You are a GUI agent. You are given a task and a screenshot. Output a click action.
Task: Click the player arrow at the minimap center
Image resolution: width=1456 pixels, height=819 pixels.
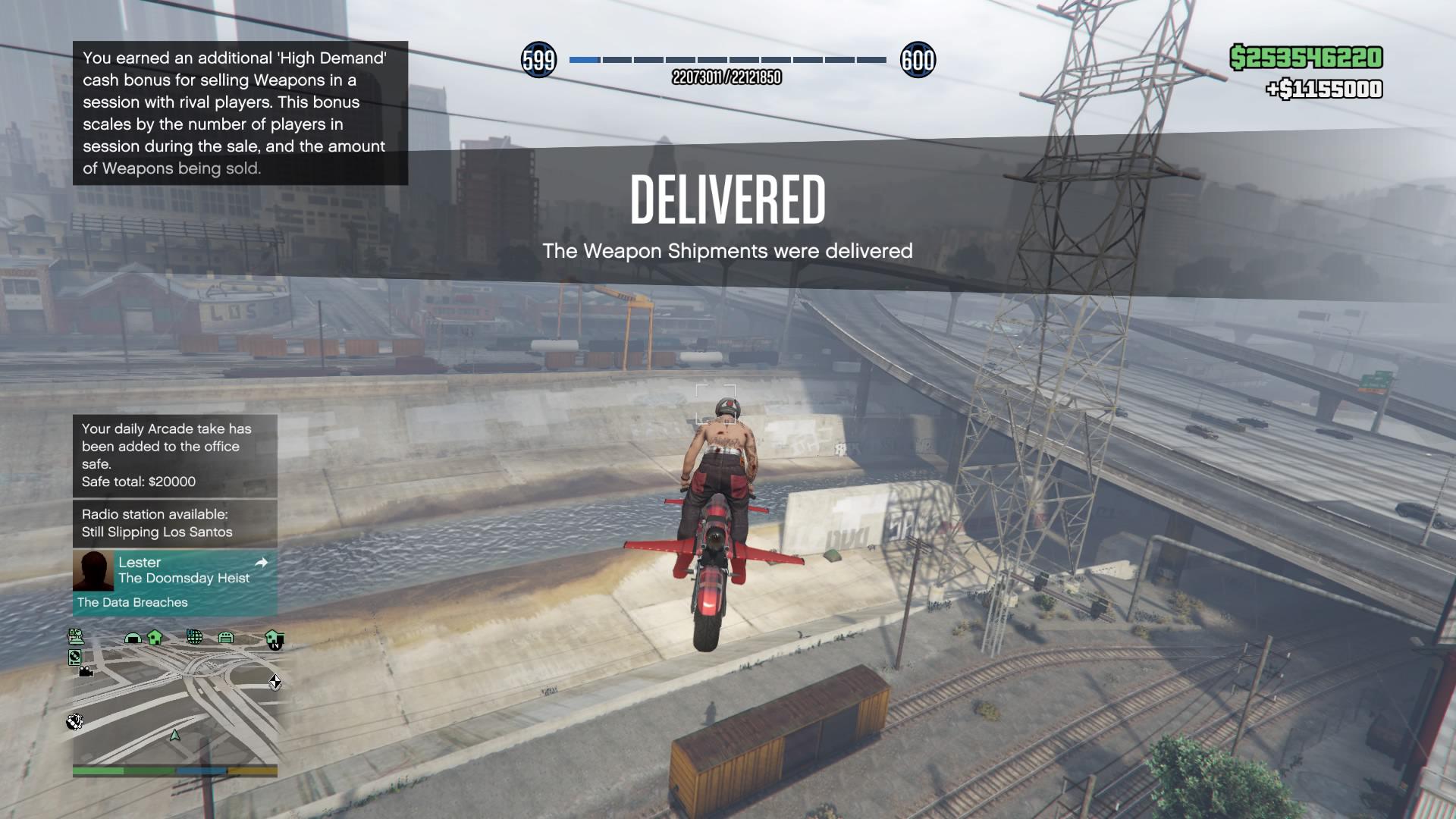[174, 736]
